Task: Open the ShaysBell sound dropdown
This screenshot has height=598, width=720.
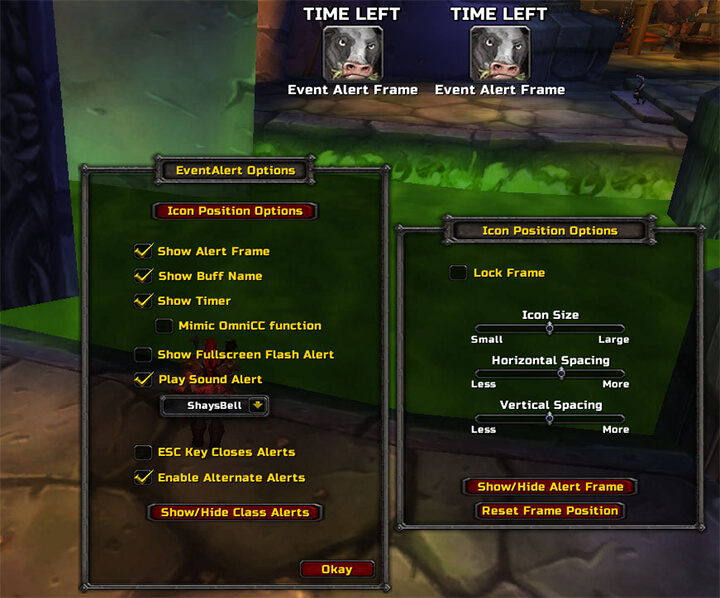Action: (258, 405)
